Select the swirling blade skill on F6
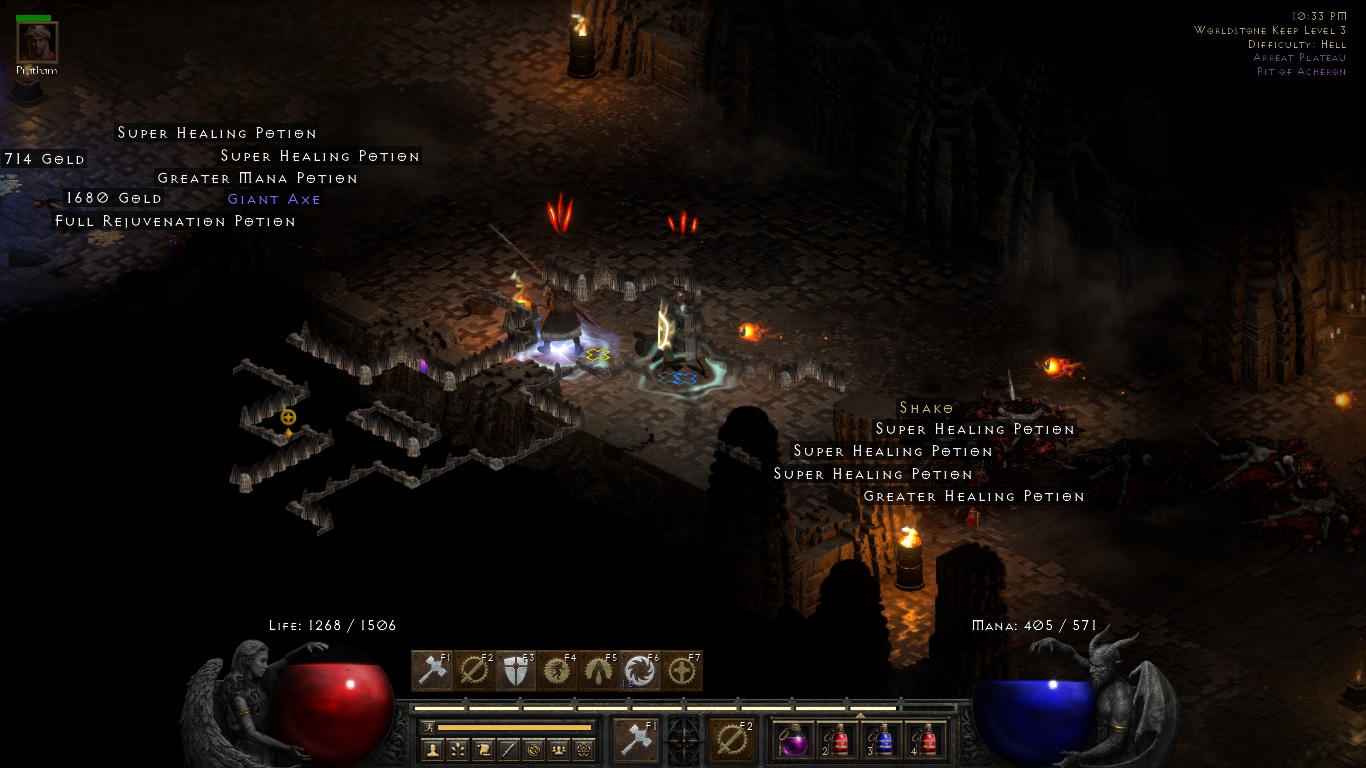The width and height of the screenshot is (1366, 768). pyautogui.click(x=640, y=671)
